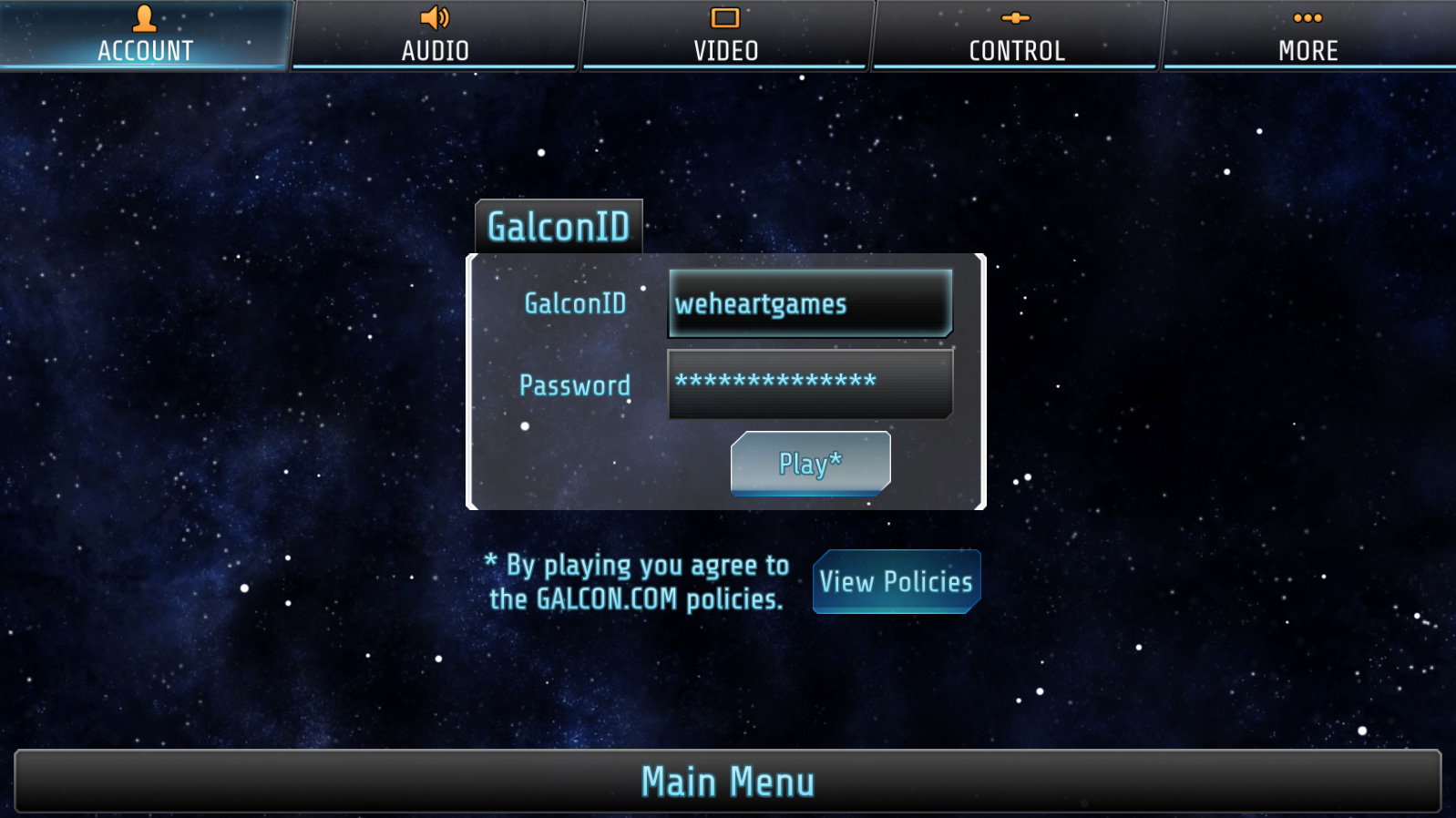
Task: Click the Play* button
Action: pyautogui.click(x=810, y=464)
